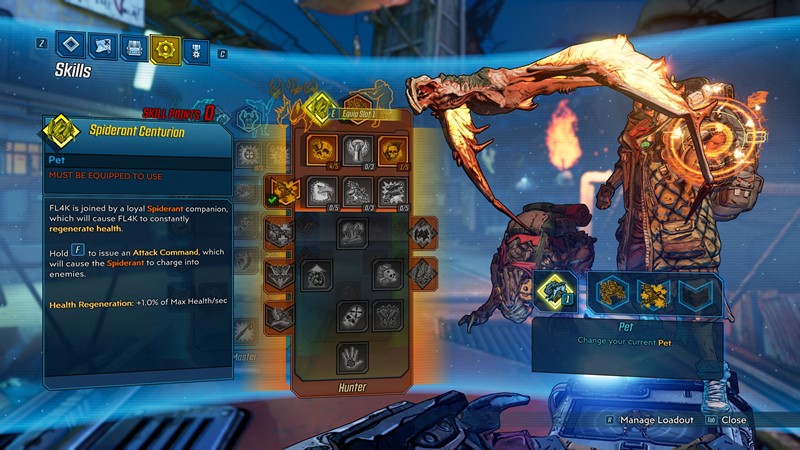The width and height of the screenshot is (800, 450).
Task: Choose the bottom hand-shaped Hunter capstone skill
Action: [352, 356]
